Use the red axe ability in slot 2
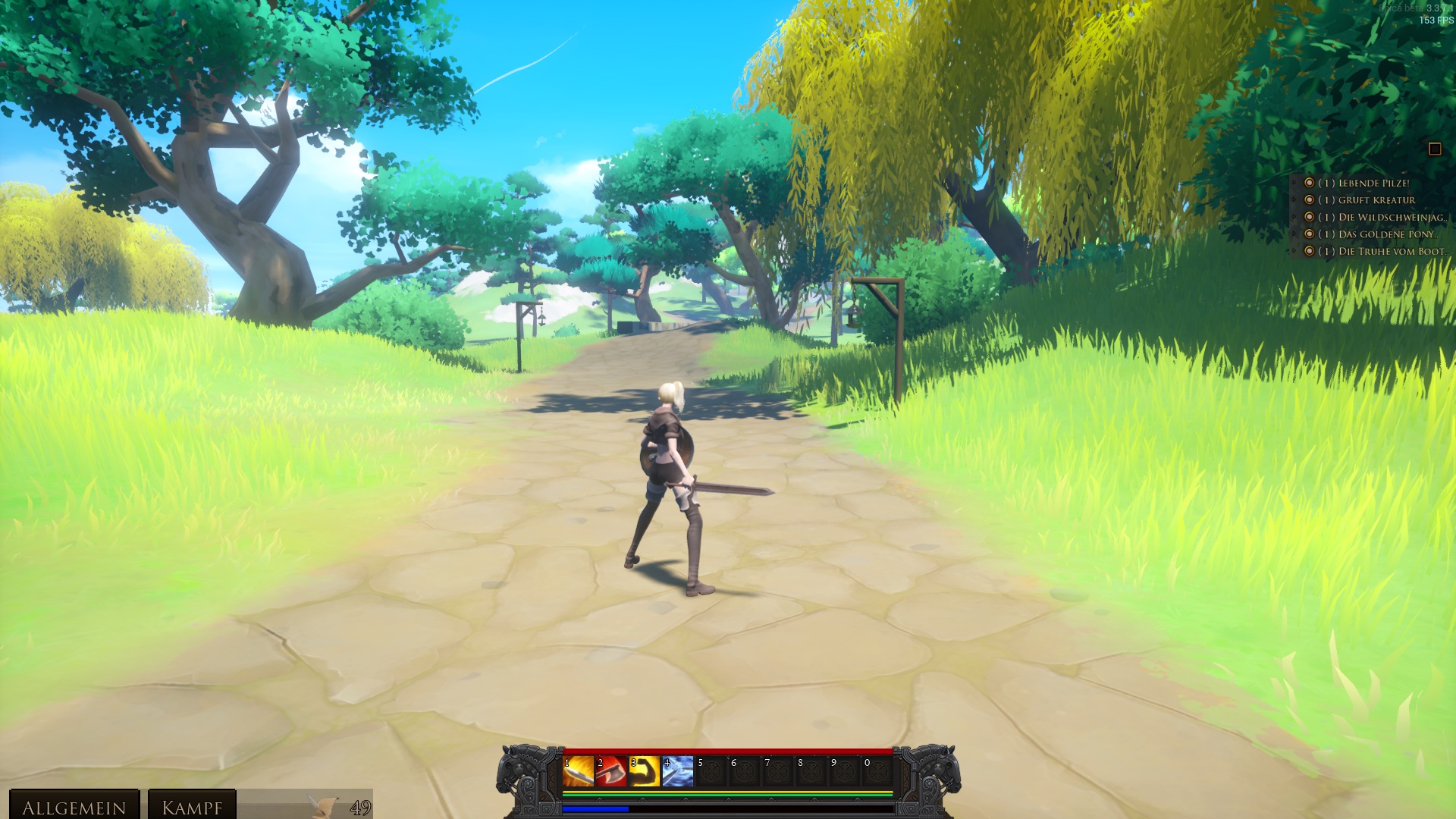The height and width of the screenshot is (819, 1456). coord(611,772)
